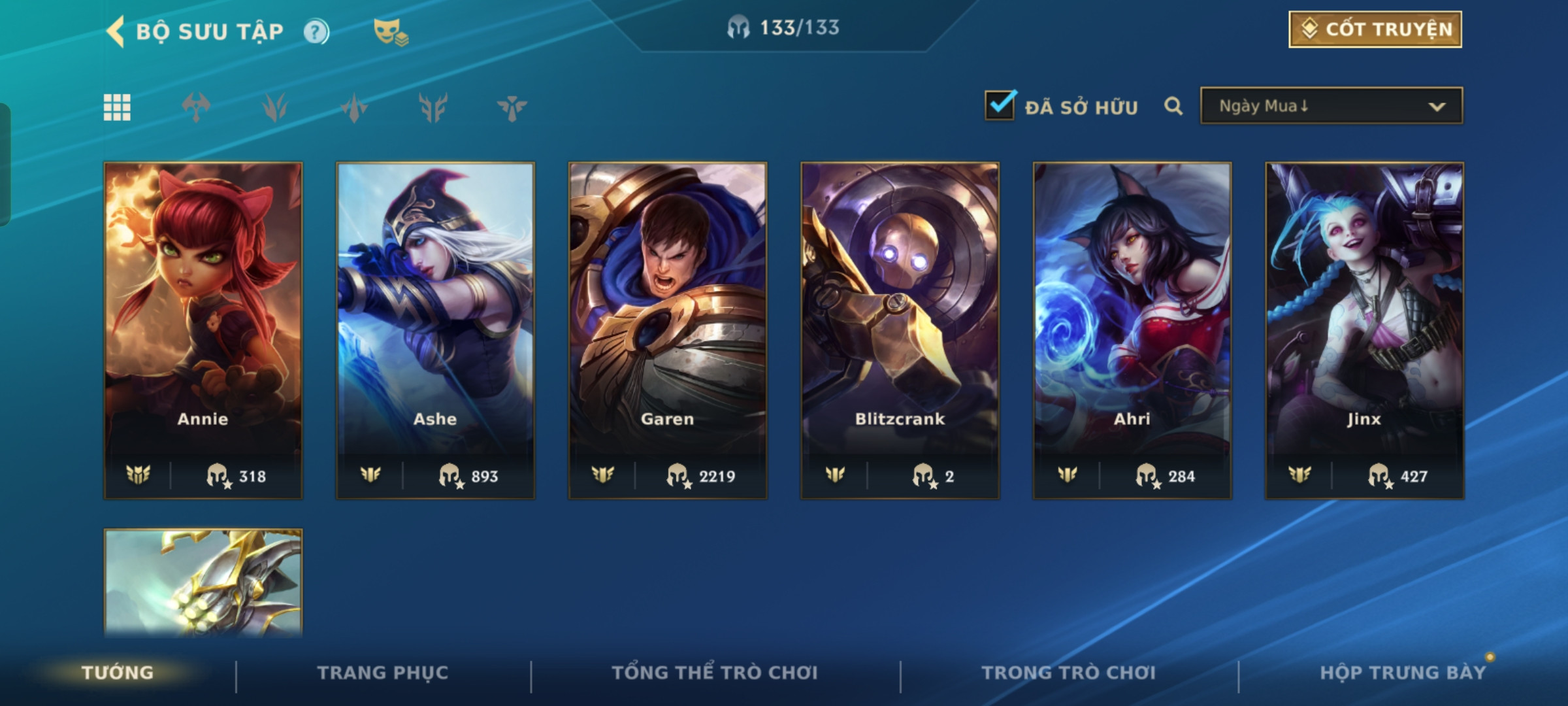Image resolution: width=1568 pixels, height=706 pixels.
Task: Expand the Ngày Mua sort dropdown
Action: [1331, 106]
